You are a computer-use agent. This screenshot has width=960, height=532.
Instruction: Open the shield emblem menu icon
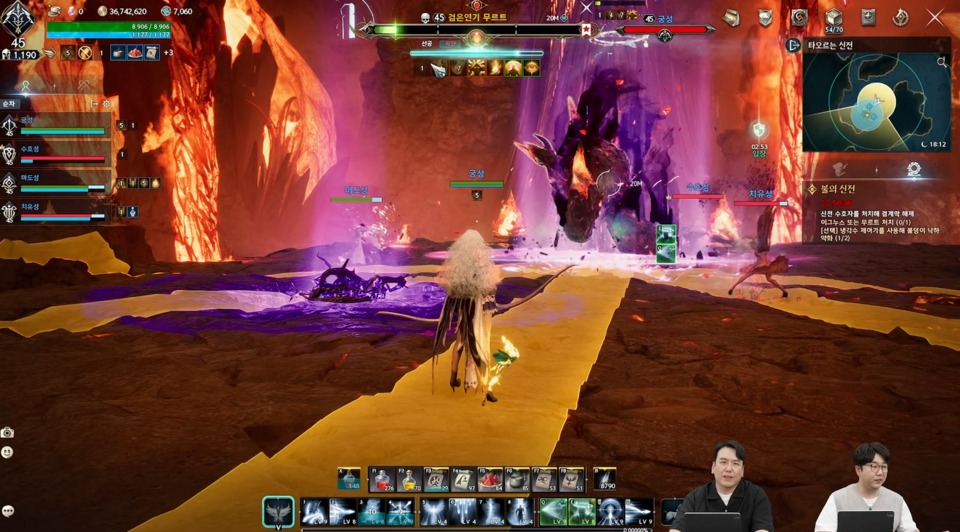(x=765, y=17)
